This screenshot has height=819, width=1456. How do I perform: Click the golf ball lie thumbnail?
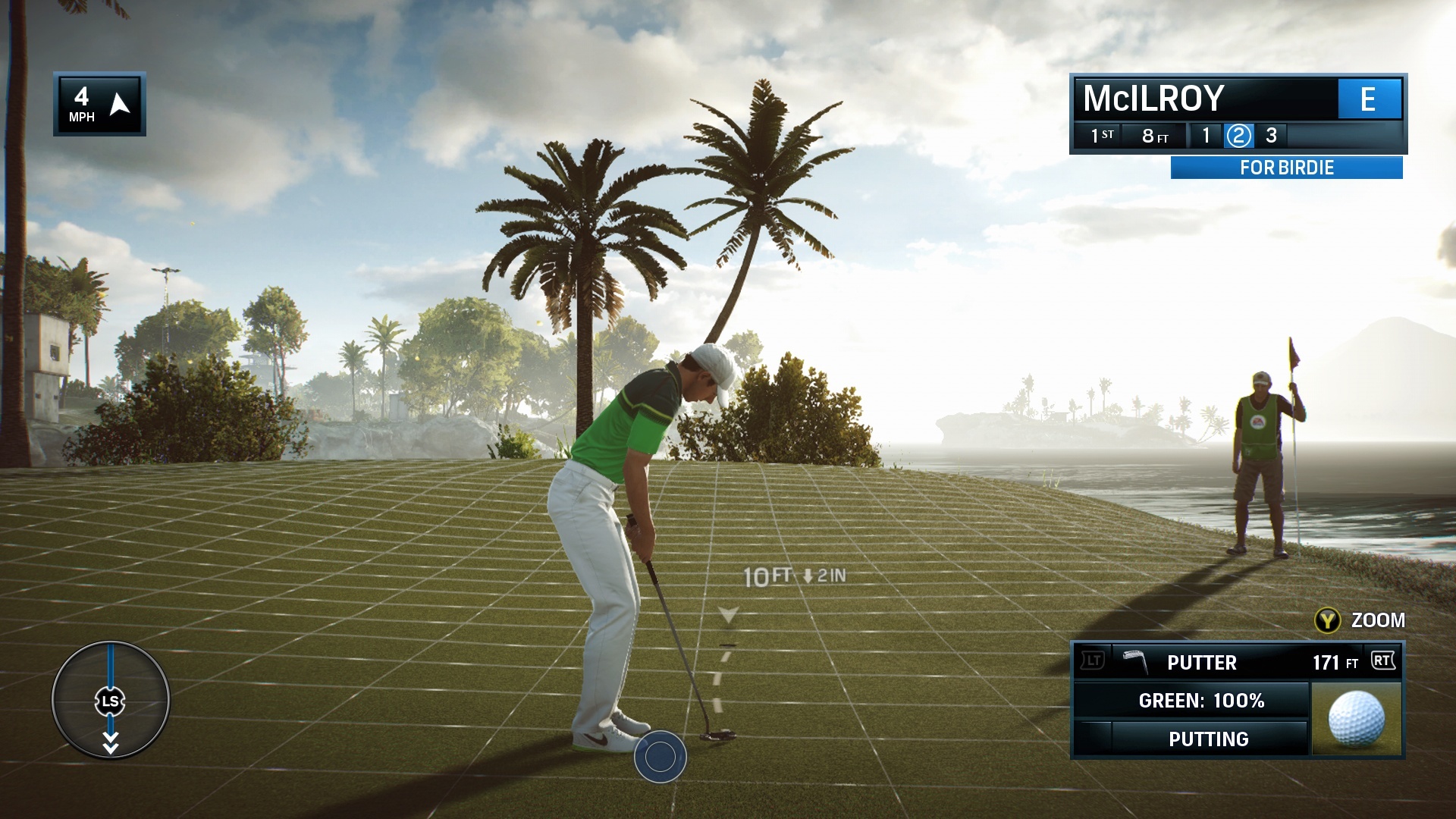pyautogui.click(x=1356, y=718)
